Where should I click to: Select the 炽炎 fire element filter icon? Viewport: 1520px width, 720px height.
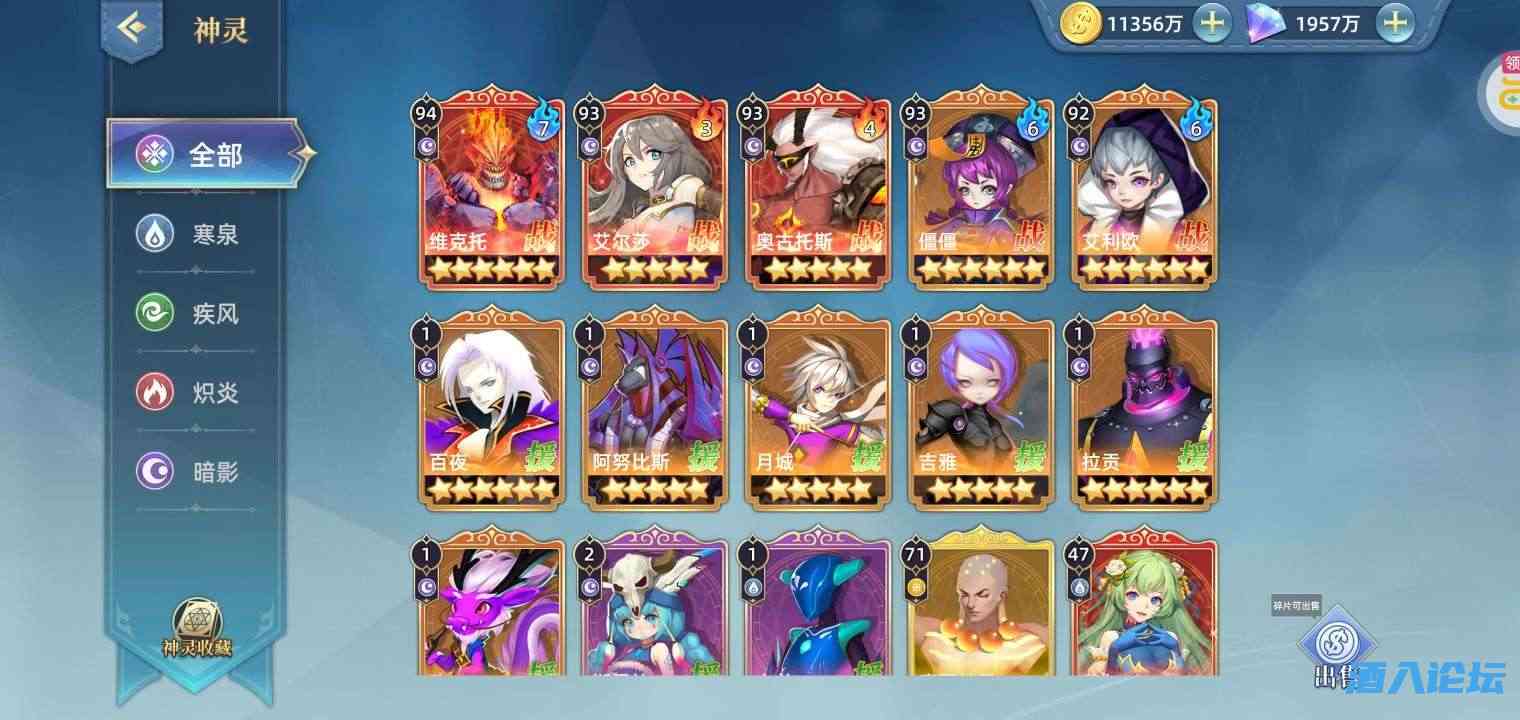(153, 392)
